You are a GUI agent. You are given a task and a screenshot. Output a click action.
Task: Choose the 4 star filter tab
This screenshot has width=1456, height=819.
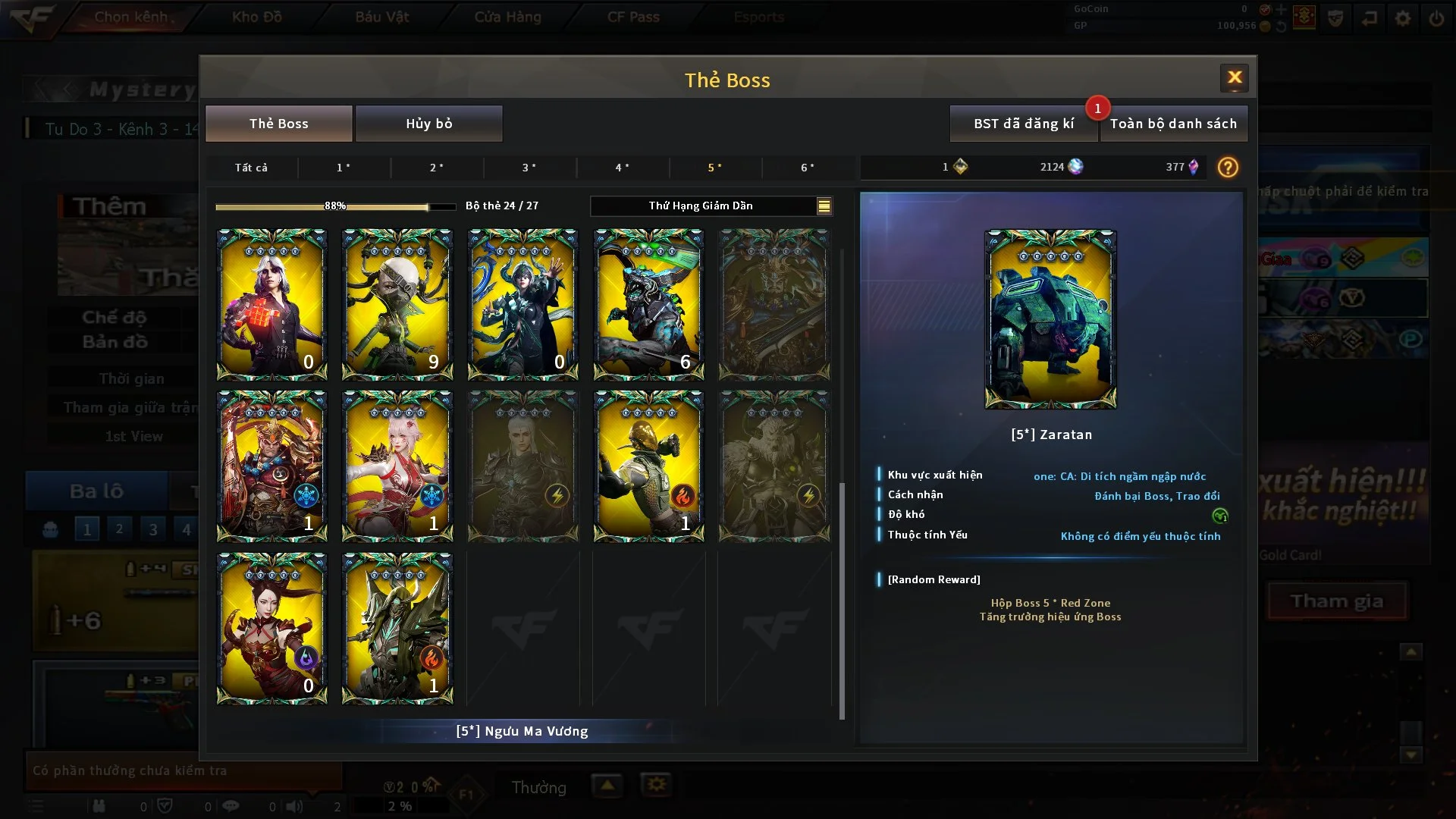(x=622, y=168)
